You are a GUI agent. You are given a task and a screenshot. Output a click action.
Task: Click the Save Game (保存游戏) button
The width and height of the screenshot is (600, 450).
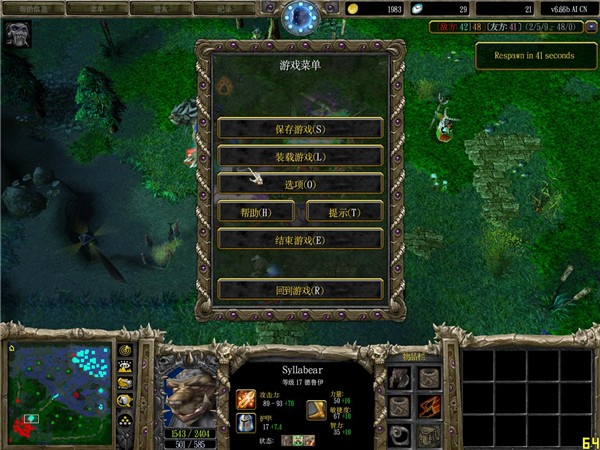pyautogui.click(x=300, y=129)
